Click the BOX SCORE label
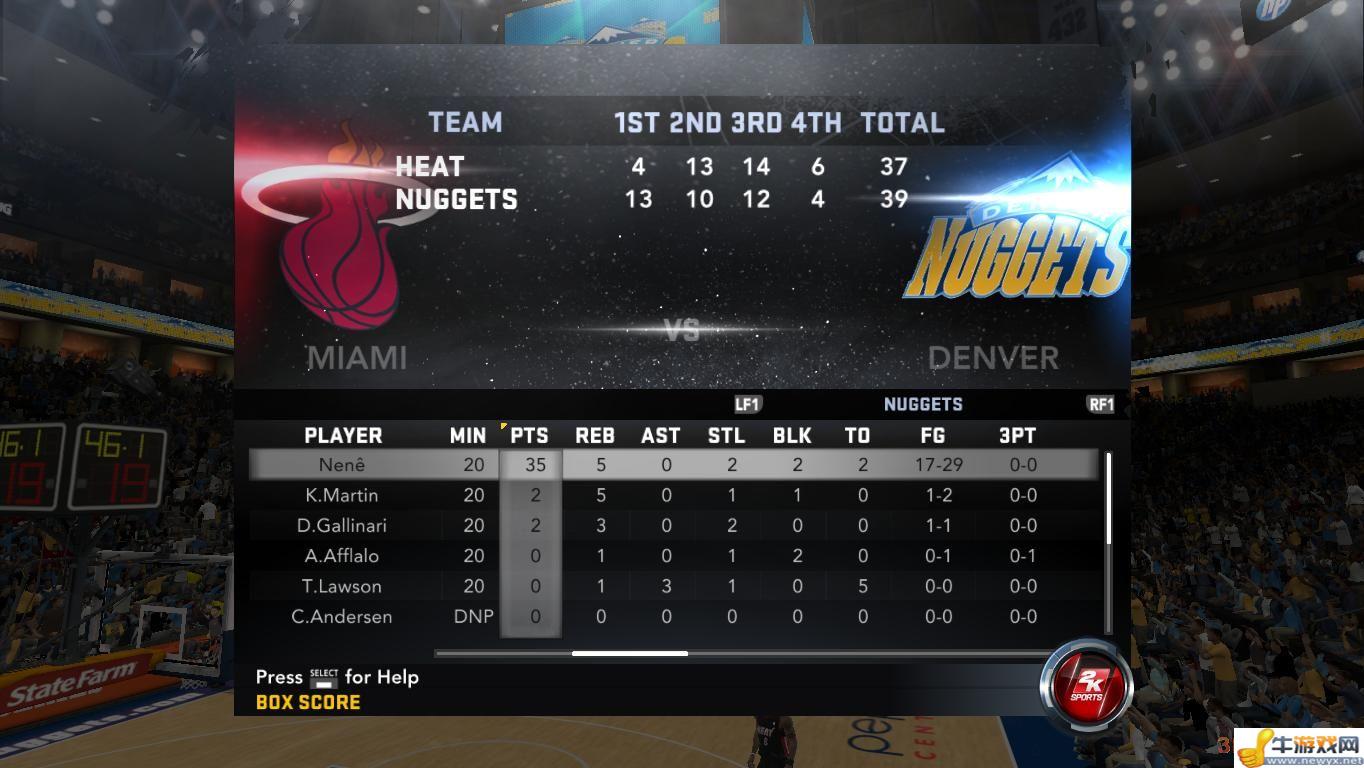This screenshot has width=1364, height=768. point(310,702)
